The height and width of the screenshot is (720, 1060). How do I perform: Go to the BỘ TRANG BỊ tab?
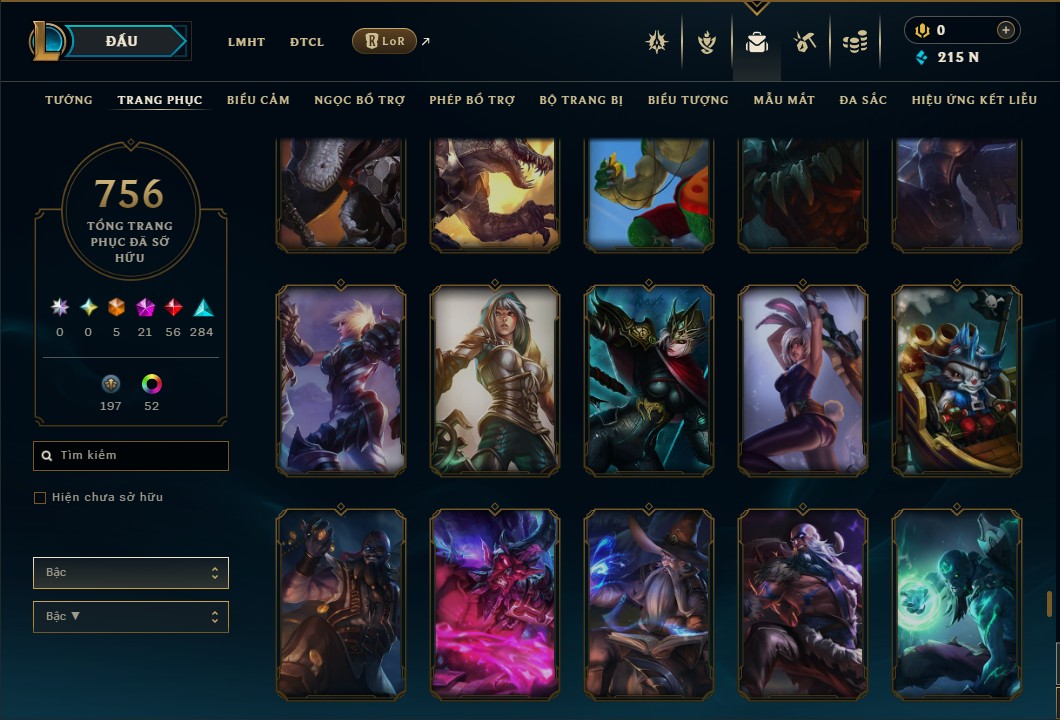pos(581,100)
